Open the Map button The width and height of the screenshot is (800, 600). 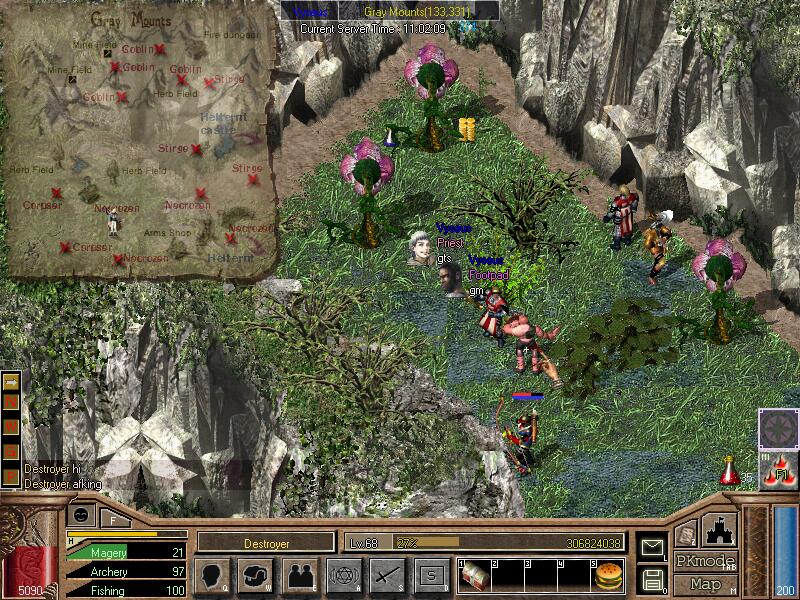705,584
